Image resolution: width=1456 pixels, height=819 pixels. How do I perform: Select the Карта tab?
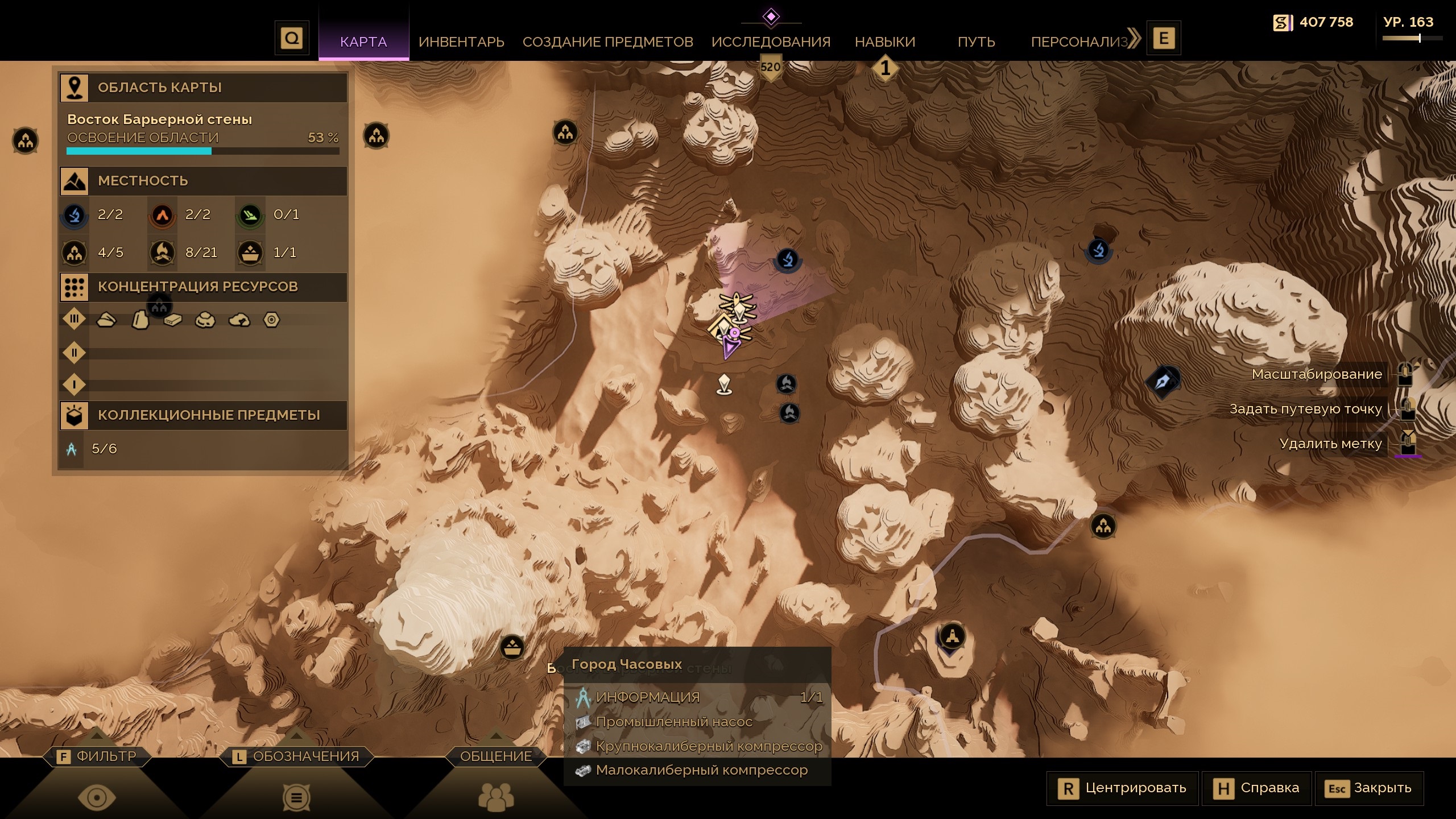coord(363,42)
